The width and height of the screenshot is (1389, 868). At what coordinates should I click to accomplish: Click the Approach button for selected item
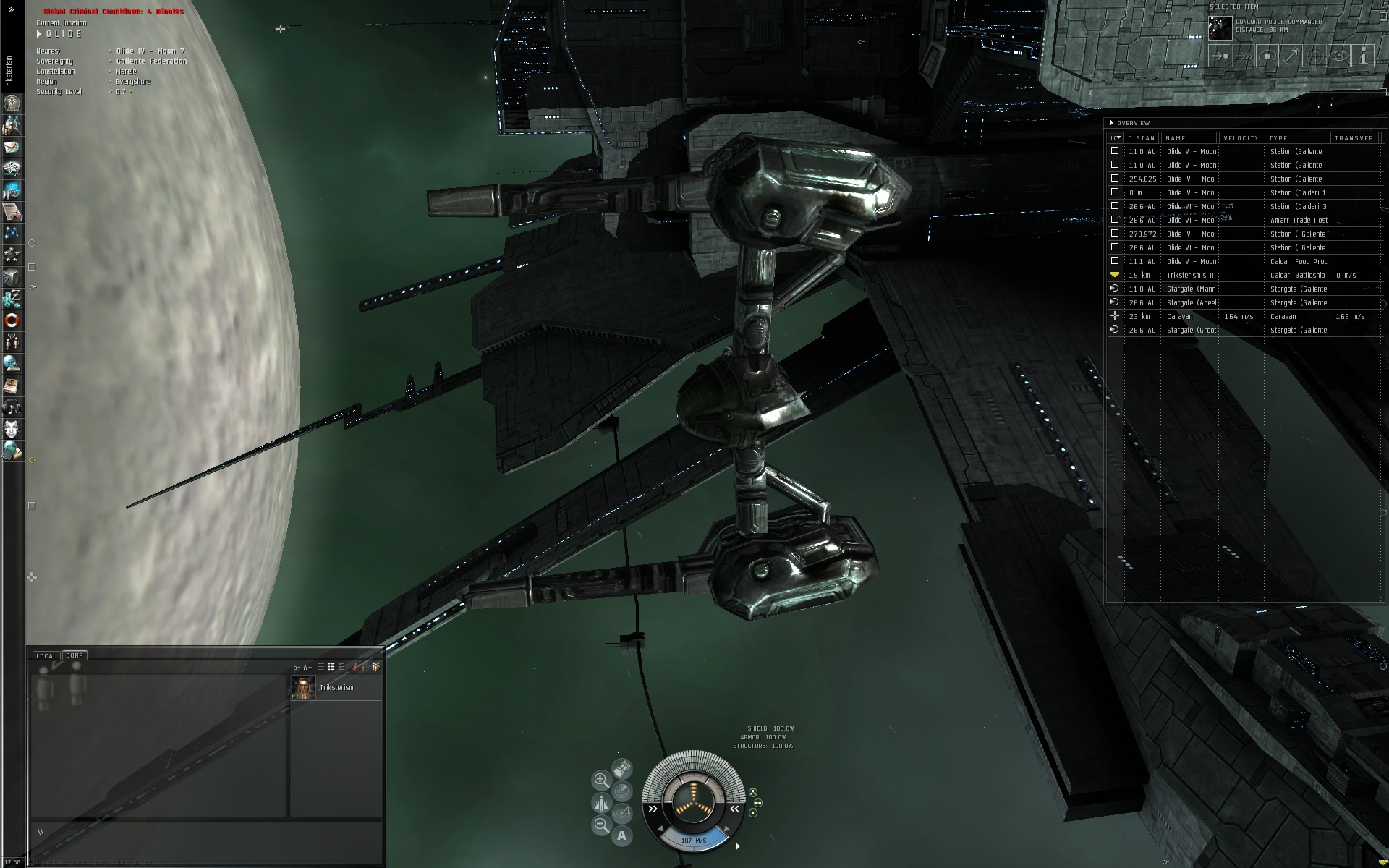(x=1220, y=56)
